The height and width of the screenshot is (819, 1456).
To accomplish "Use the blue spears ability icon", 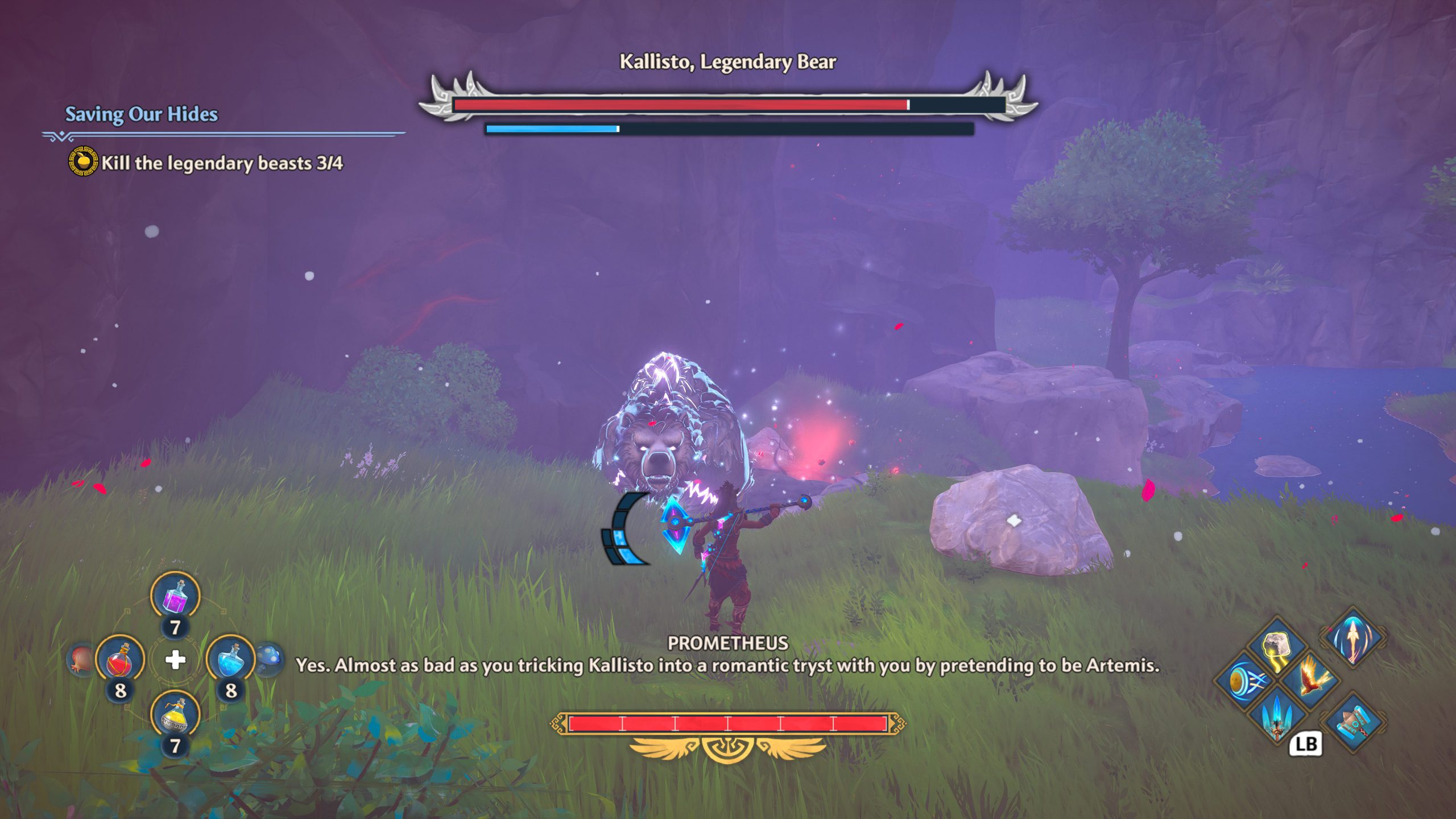I will (1277, 714).
